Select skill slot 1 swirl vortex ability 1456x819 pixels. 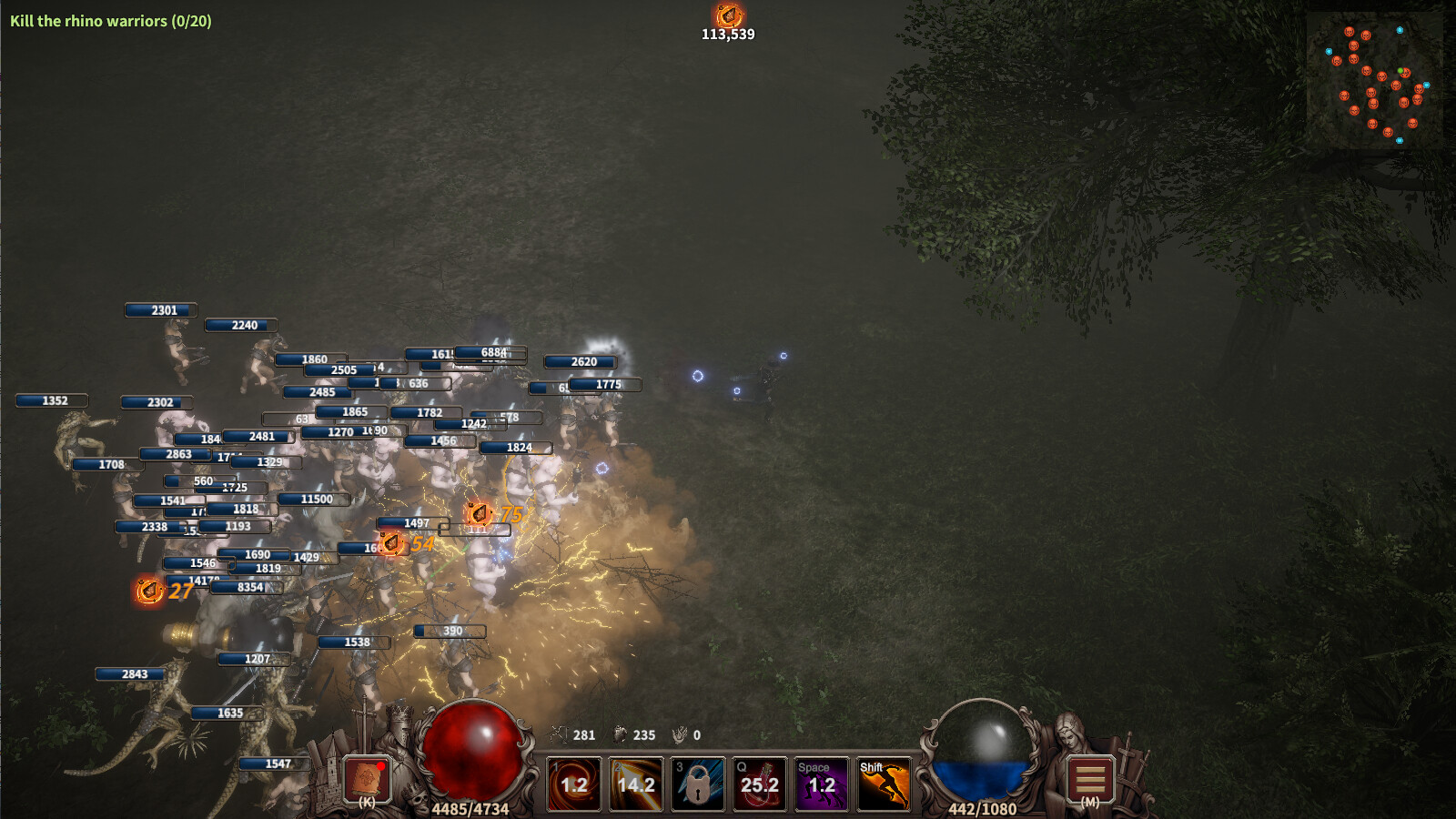click(574, 784)
